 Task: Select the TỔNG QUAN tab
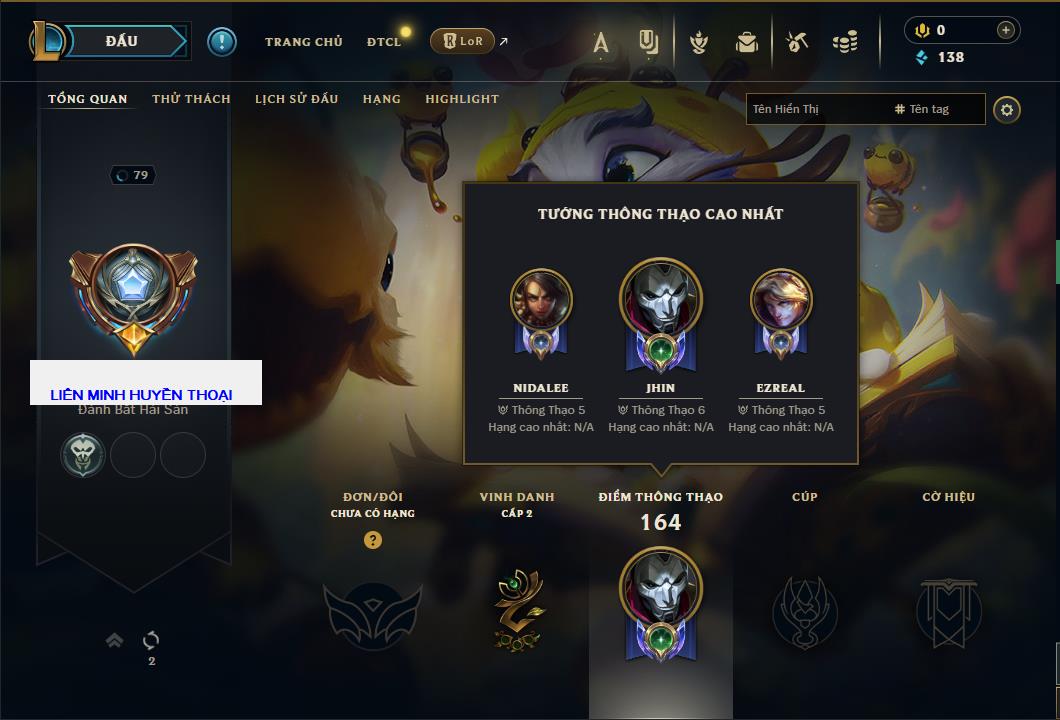point(88,99)
